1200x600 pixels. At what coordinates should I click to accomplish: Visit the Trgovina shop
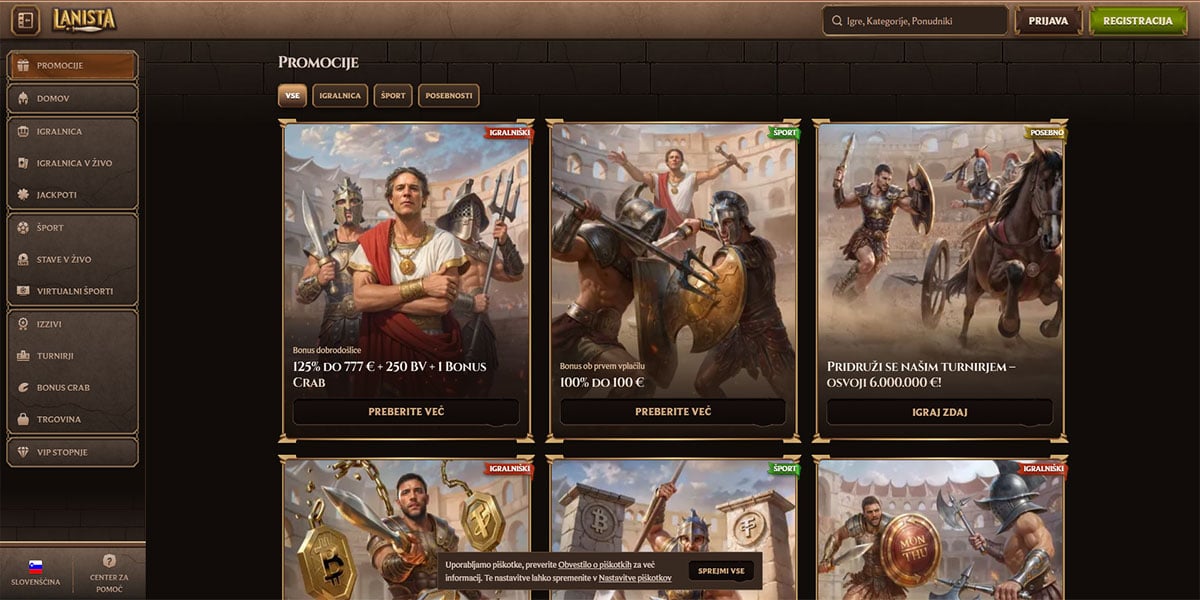72,419
